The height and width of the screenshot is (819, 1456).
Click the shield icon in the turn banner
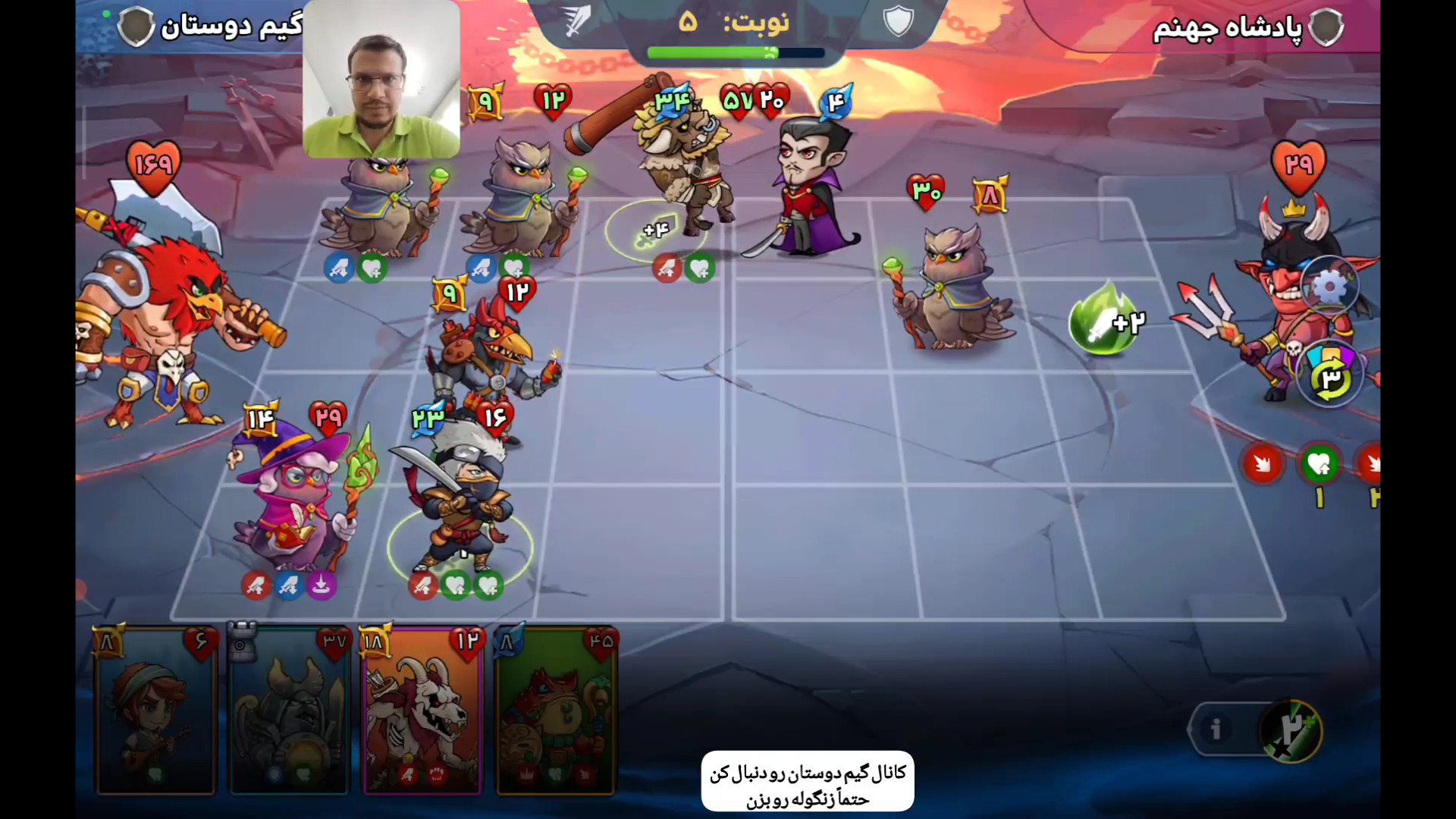[x=899, y=21]
